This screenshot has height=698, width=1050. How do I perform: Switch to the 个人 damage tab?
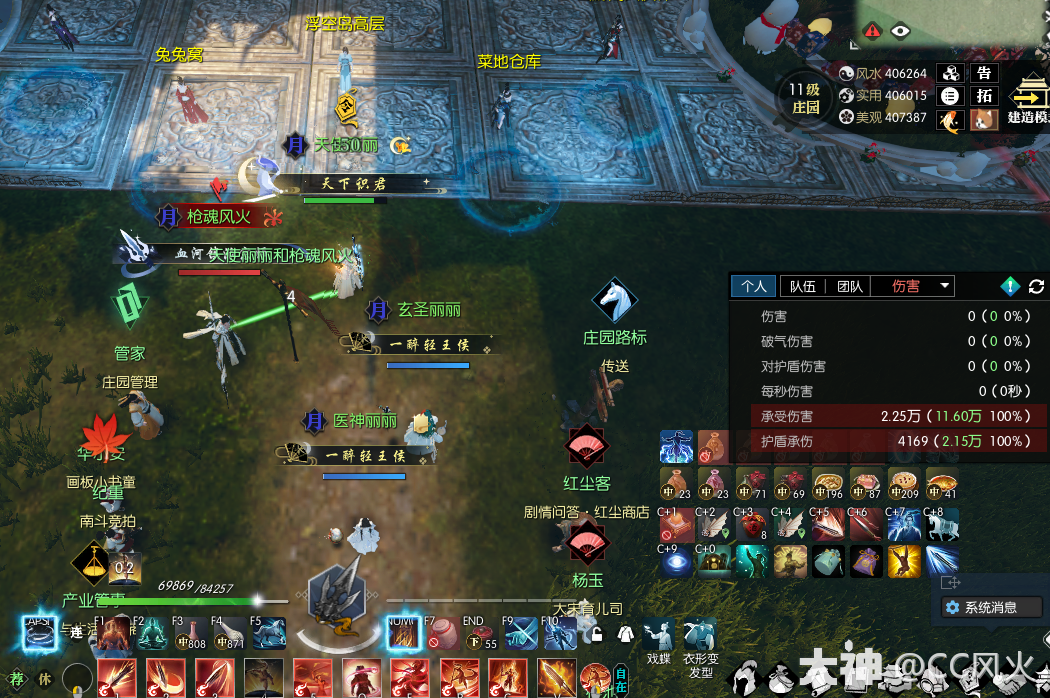754,286
